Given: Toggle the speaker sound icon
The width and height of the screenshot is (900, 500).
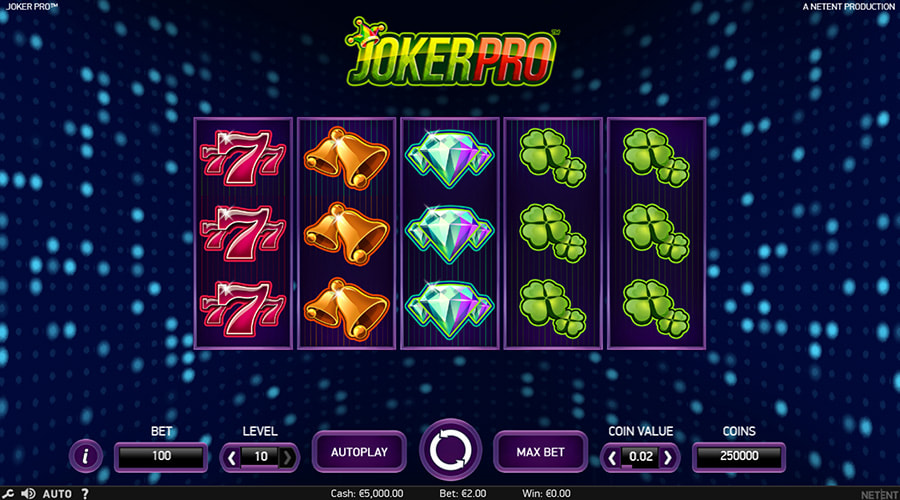Looking at the screenshot, I should point(28,494).
